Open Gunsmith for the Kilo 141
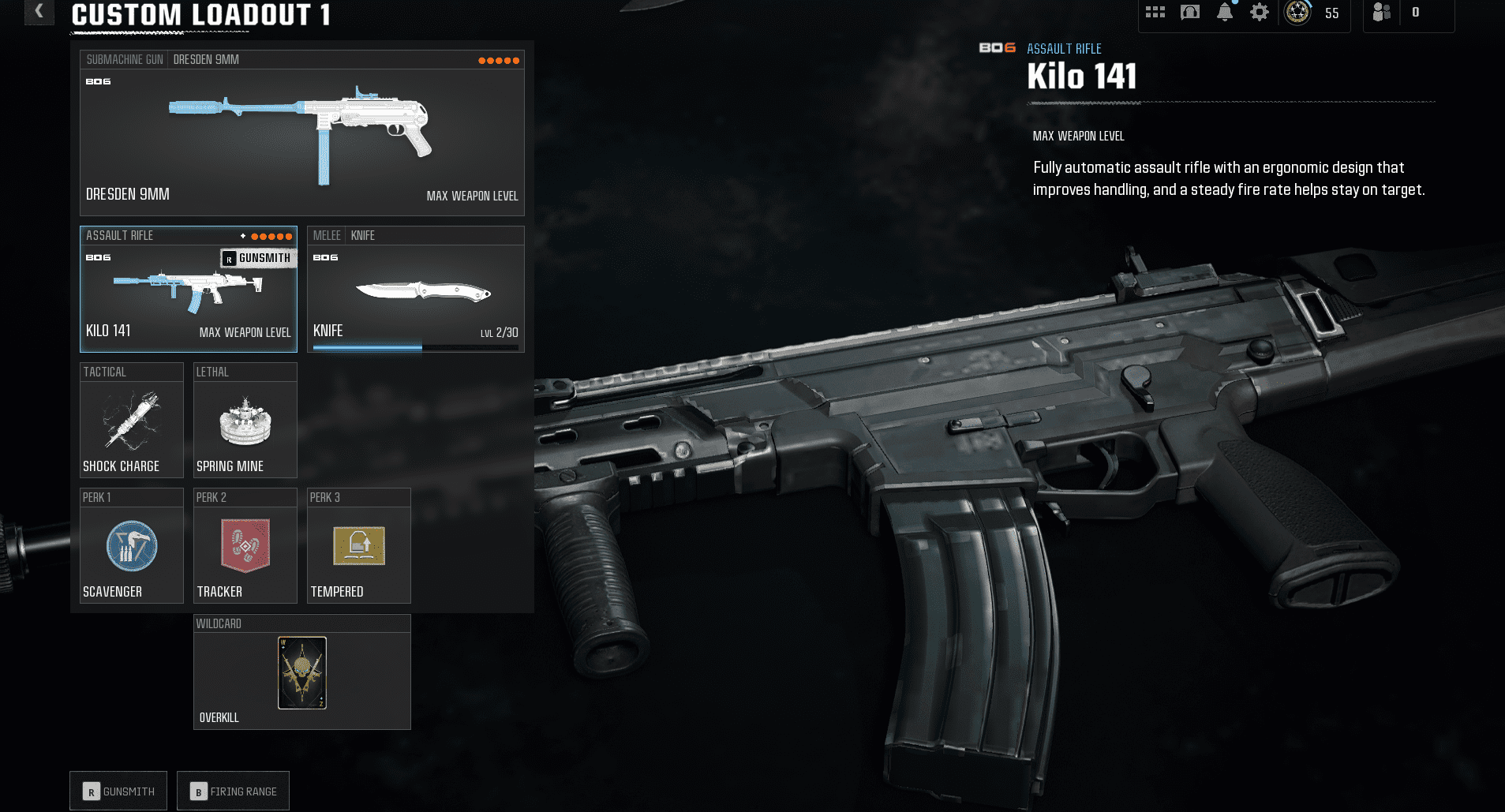The width and height of the screenshot is (1505, 812). tap(118, 790)
